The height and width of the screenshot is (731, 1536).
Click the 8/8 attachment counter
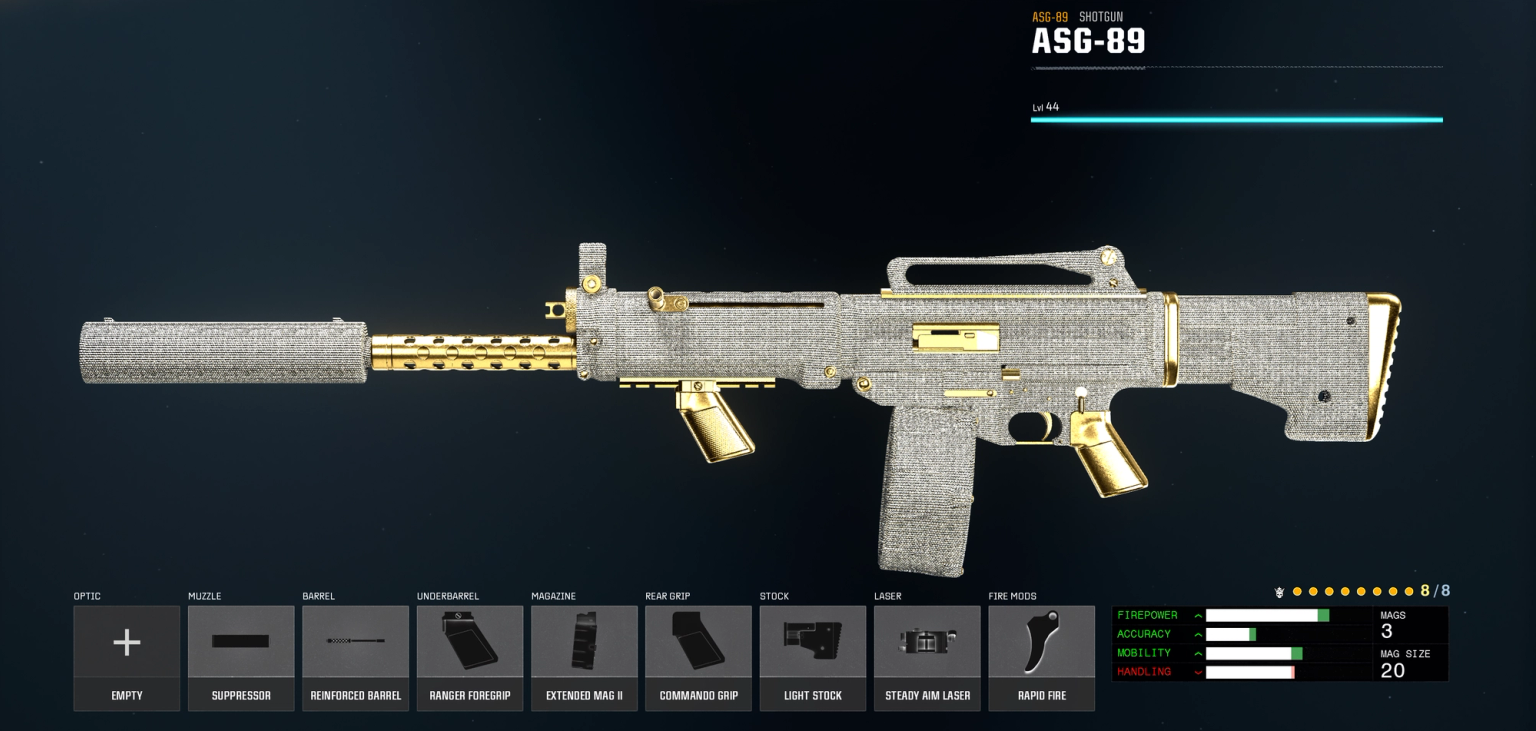tap(1432, 590)
